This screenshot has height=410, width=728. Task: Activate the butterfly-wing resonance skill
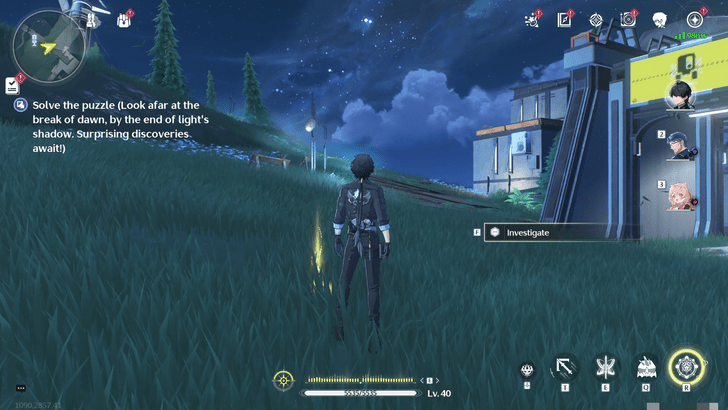pos(606,368)
